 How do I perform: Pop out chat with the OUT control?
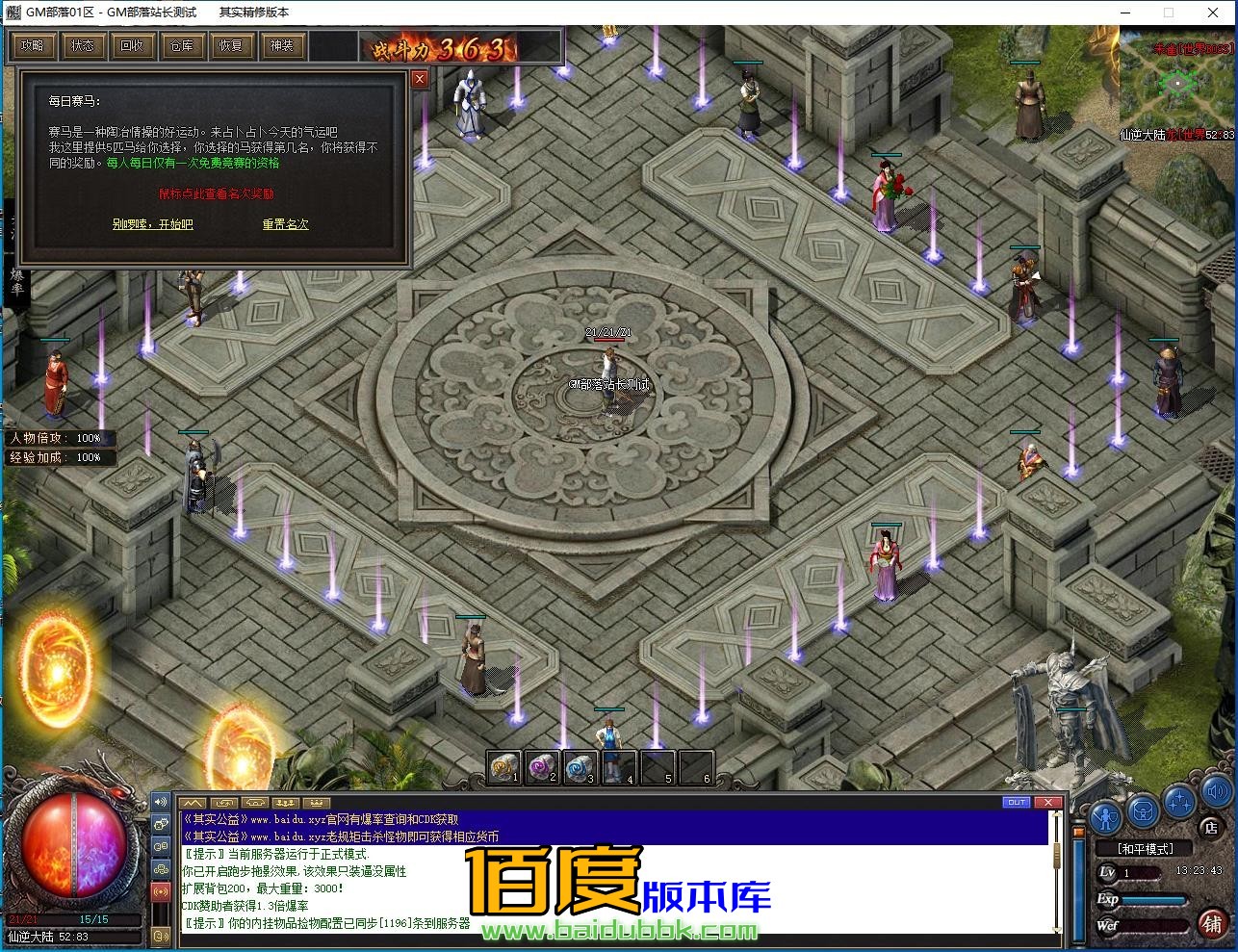pos(1017,802)
